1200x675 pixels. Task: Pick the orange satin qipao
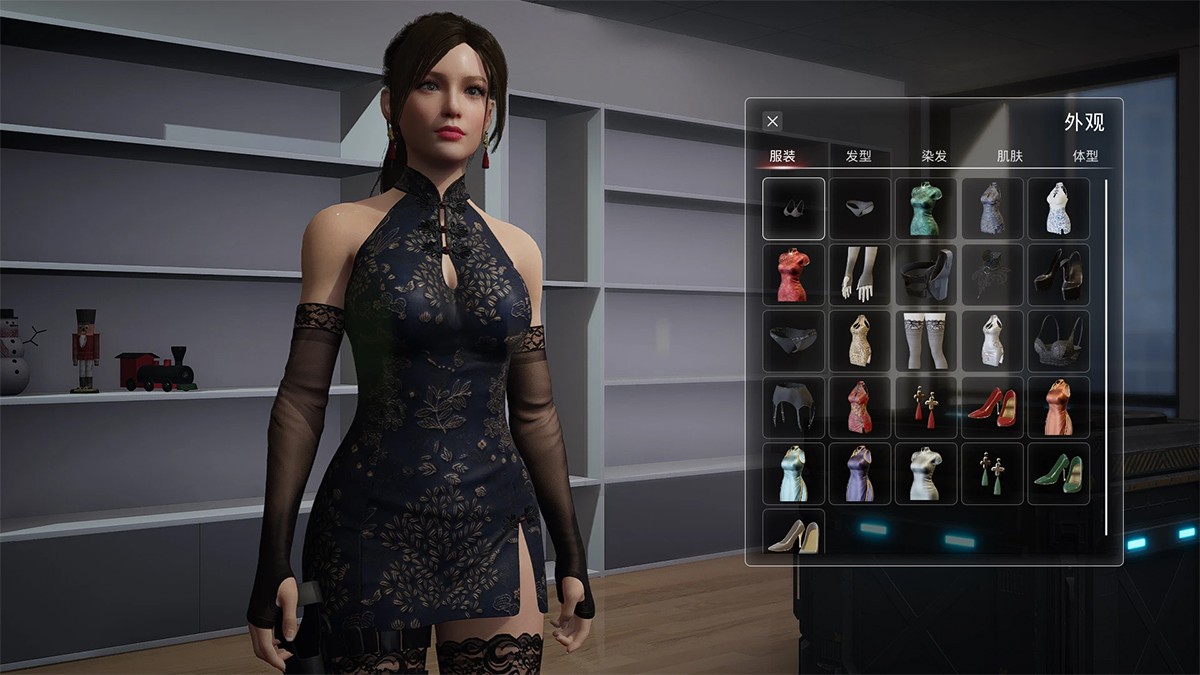(1058, 407)
